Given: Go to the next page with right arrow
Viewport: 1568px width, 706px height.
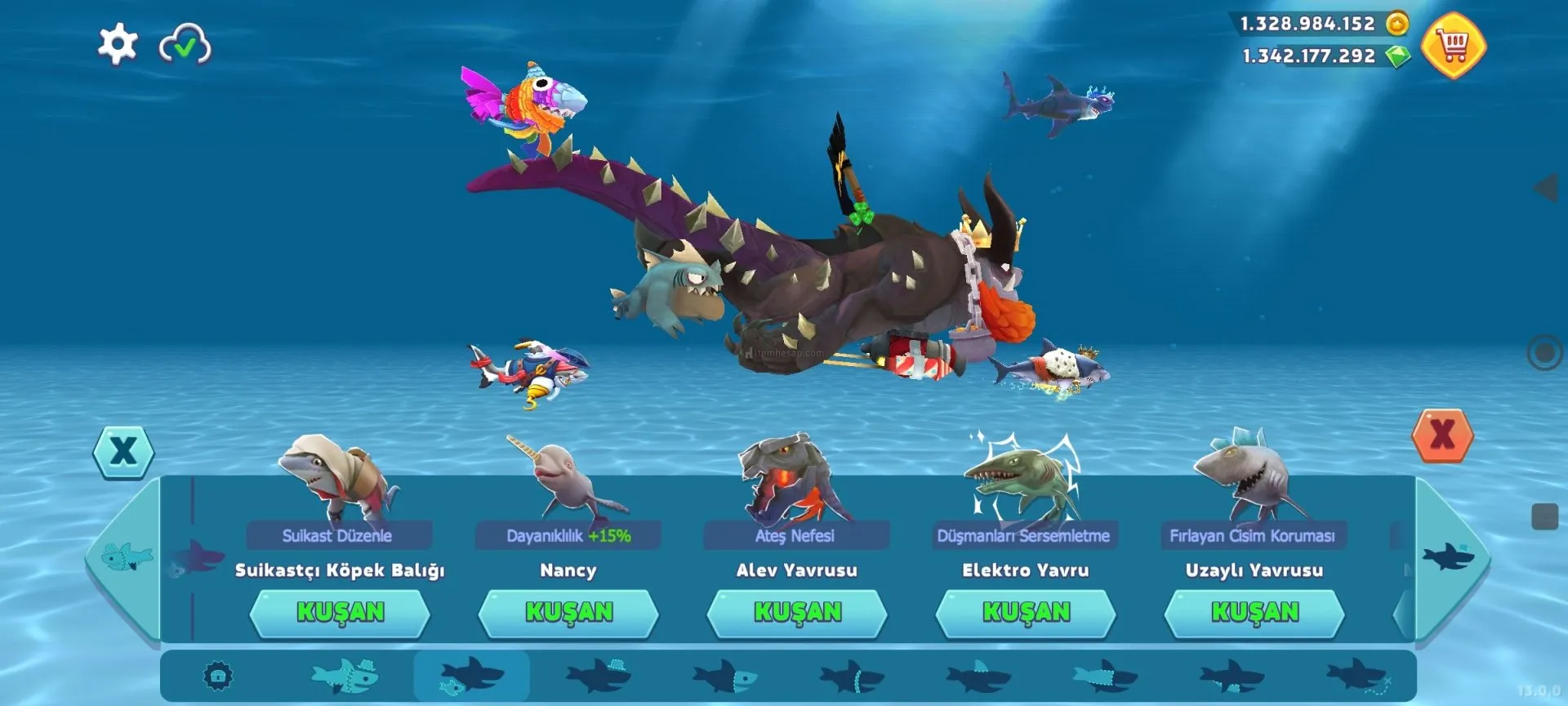Looking at the screenshot, I should pyautogui.click(x=1449, y=558).
